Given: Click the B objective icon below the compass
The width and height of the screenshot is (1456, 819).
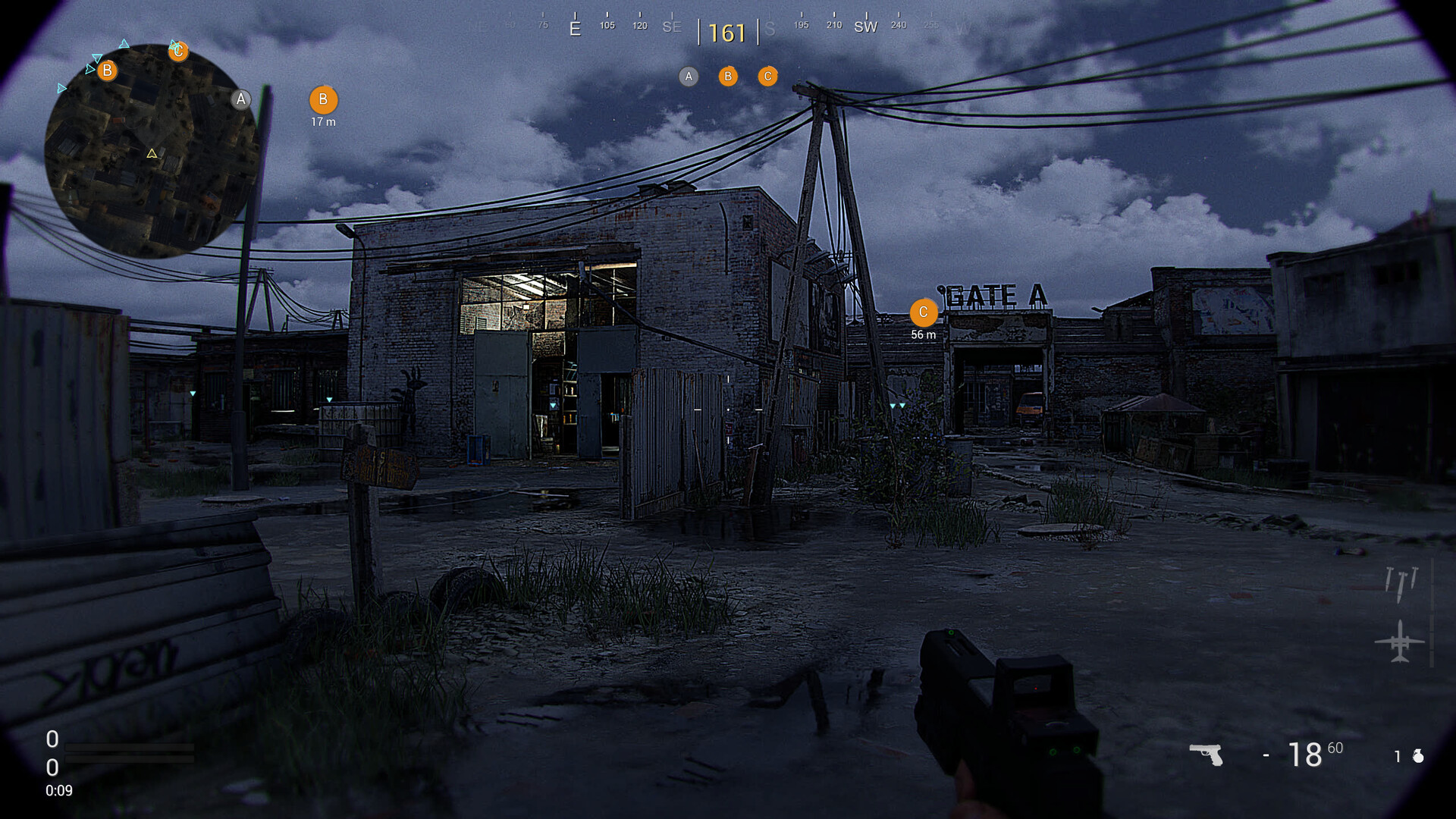Looking at the screenshot, I should point(728,76).
